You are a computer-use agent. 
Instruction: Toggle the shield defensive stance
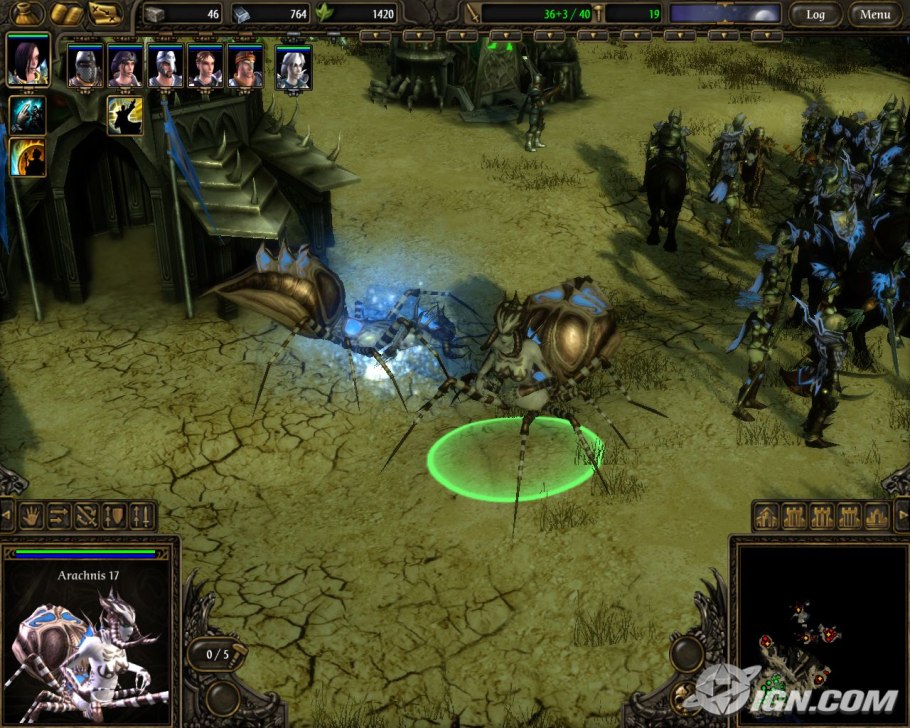[x=114, y=516]
